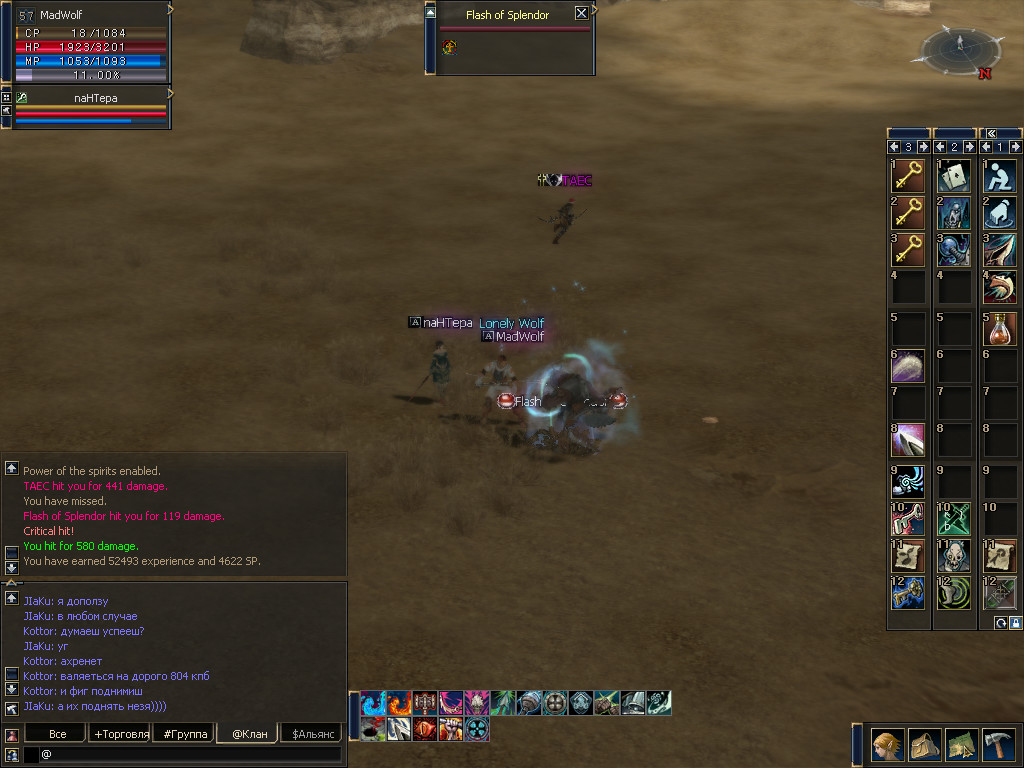Click the compass minimap
Screen dimensions: 1024x768
point(960,50)
